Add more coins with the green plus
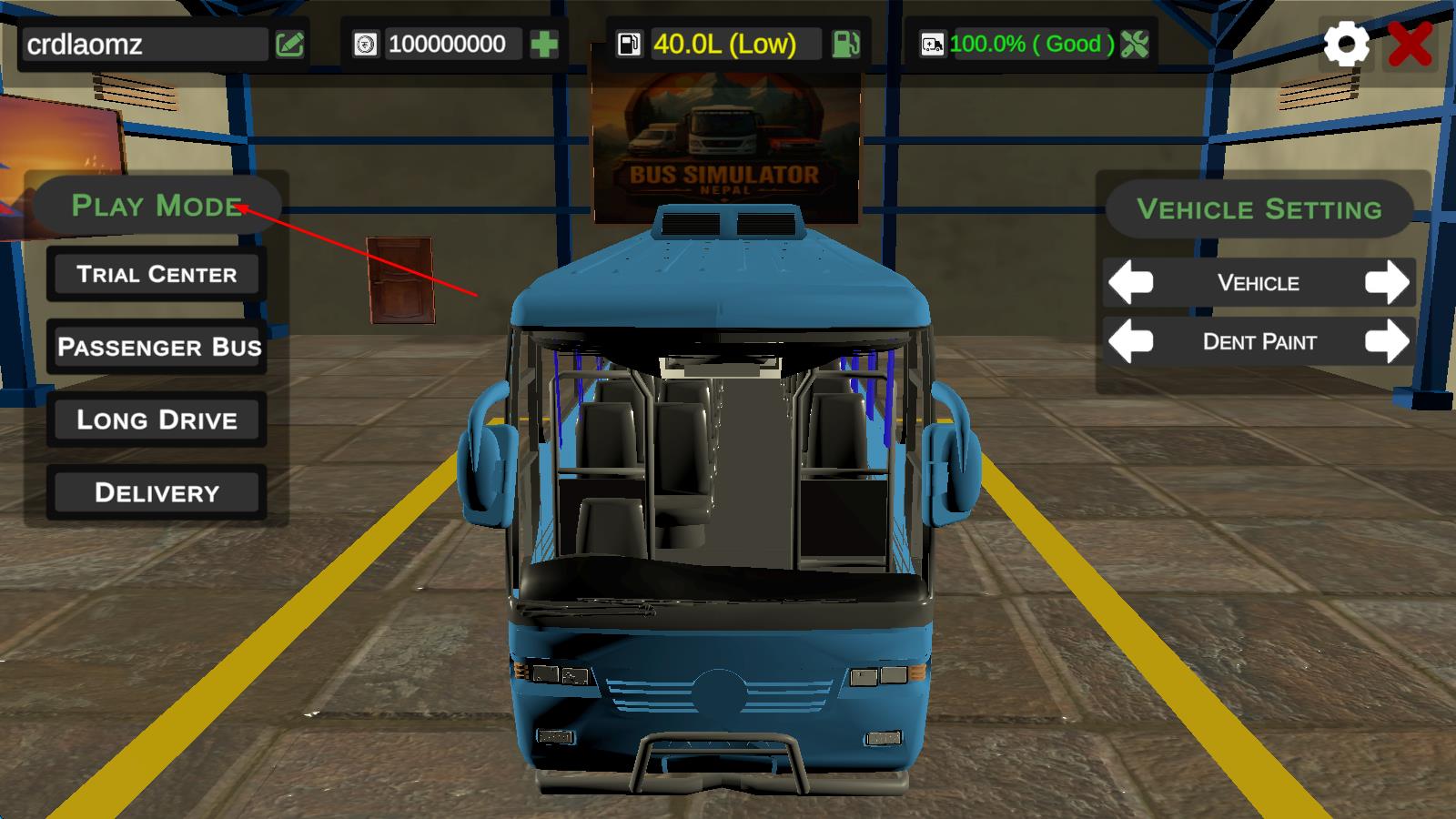The image size is (1456, 819). 544,44
